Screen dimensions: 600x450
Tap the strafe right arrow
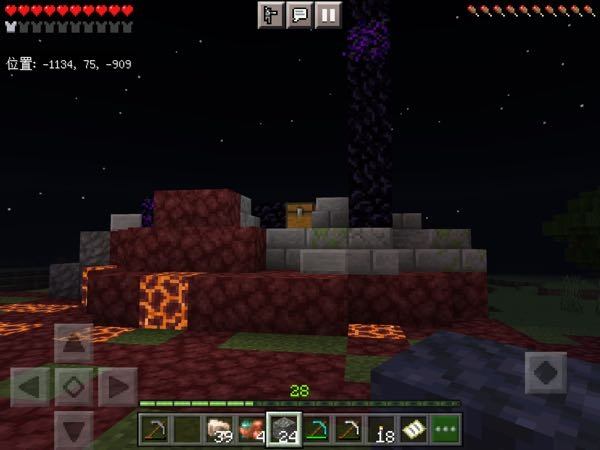tap(117, 386)
